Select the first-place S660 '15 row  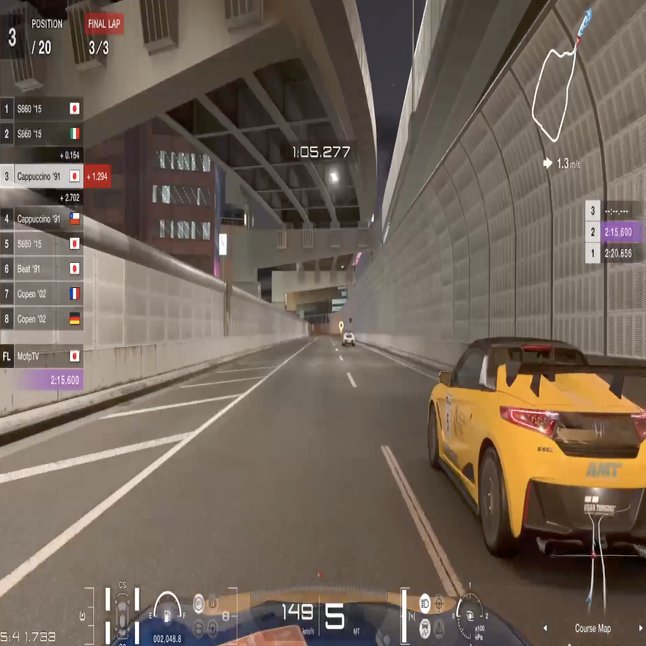point(42,108)
